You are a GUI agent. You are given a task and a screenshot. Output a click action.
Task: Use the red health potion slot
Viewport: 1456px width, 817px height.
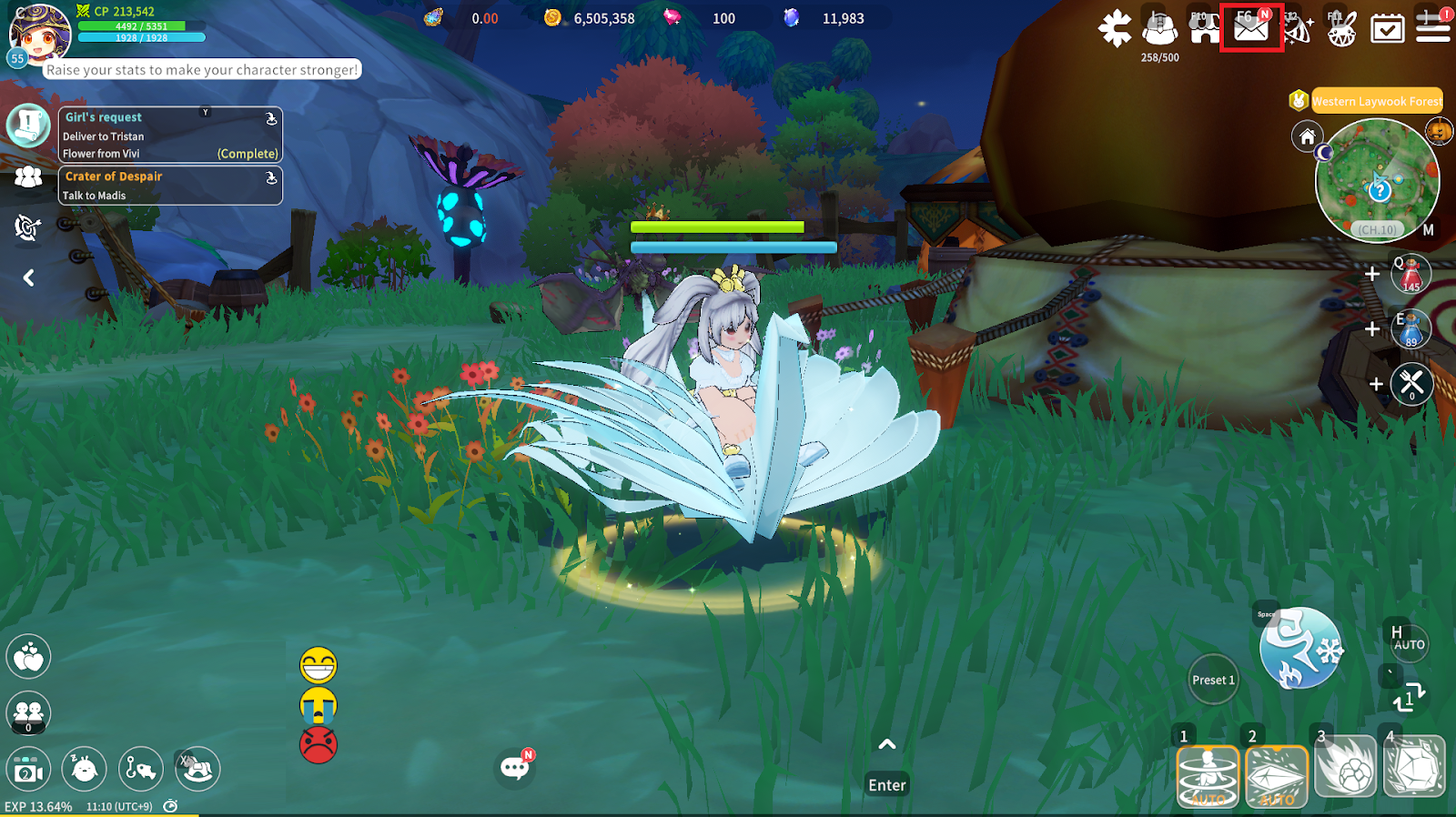[1410, 274]
